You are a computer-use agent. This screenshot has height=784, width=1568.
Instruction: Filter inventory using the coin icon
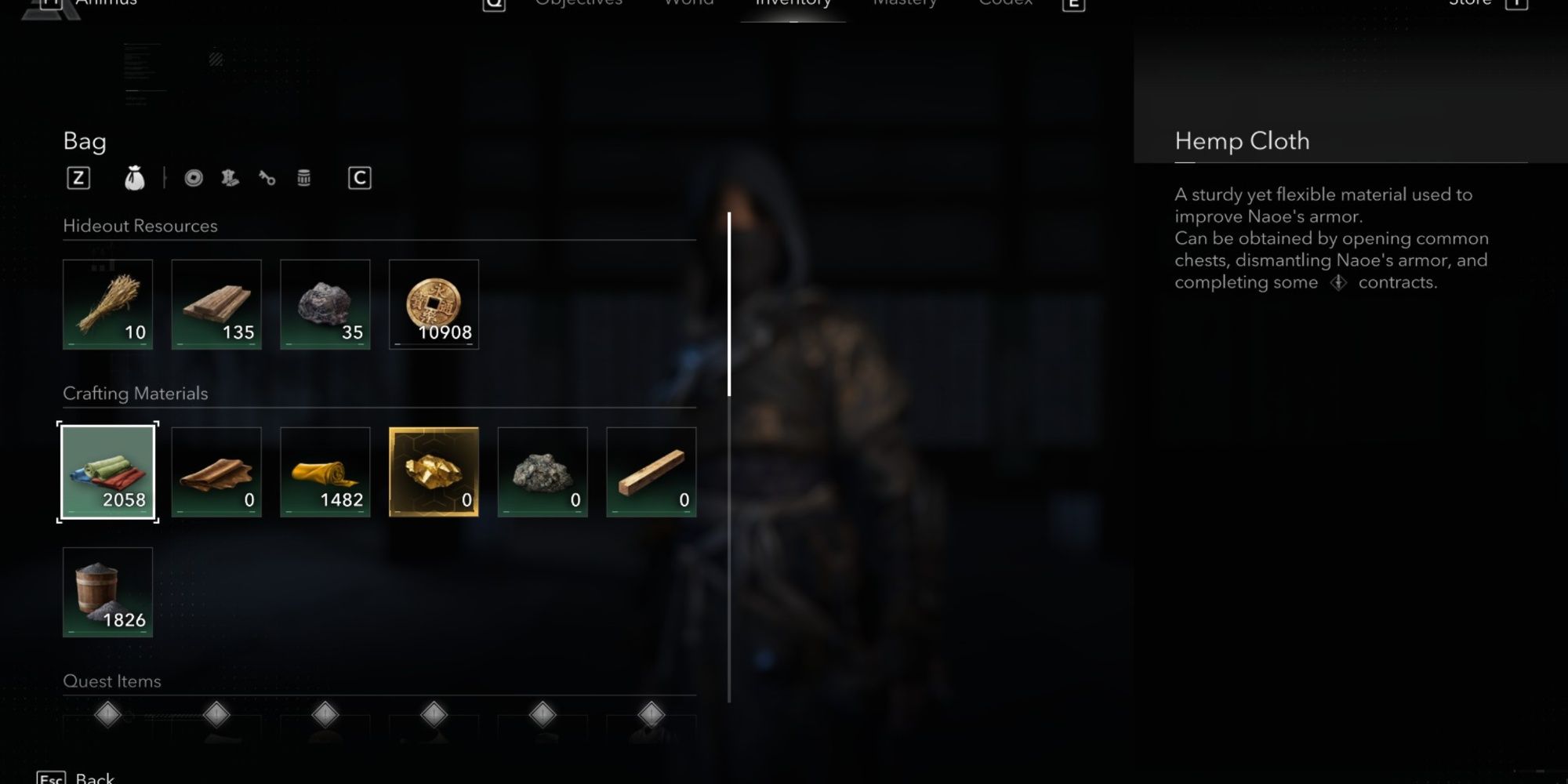(x=193, y=177)
